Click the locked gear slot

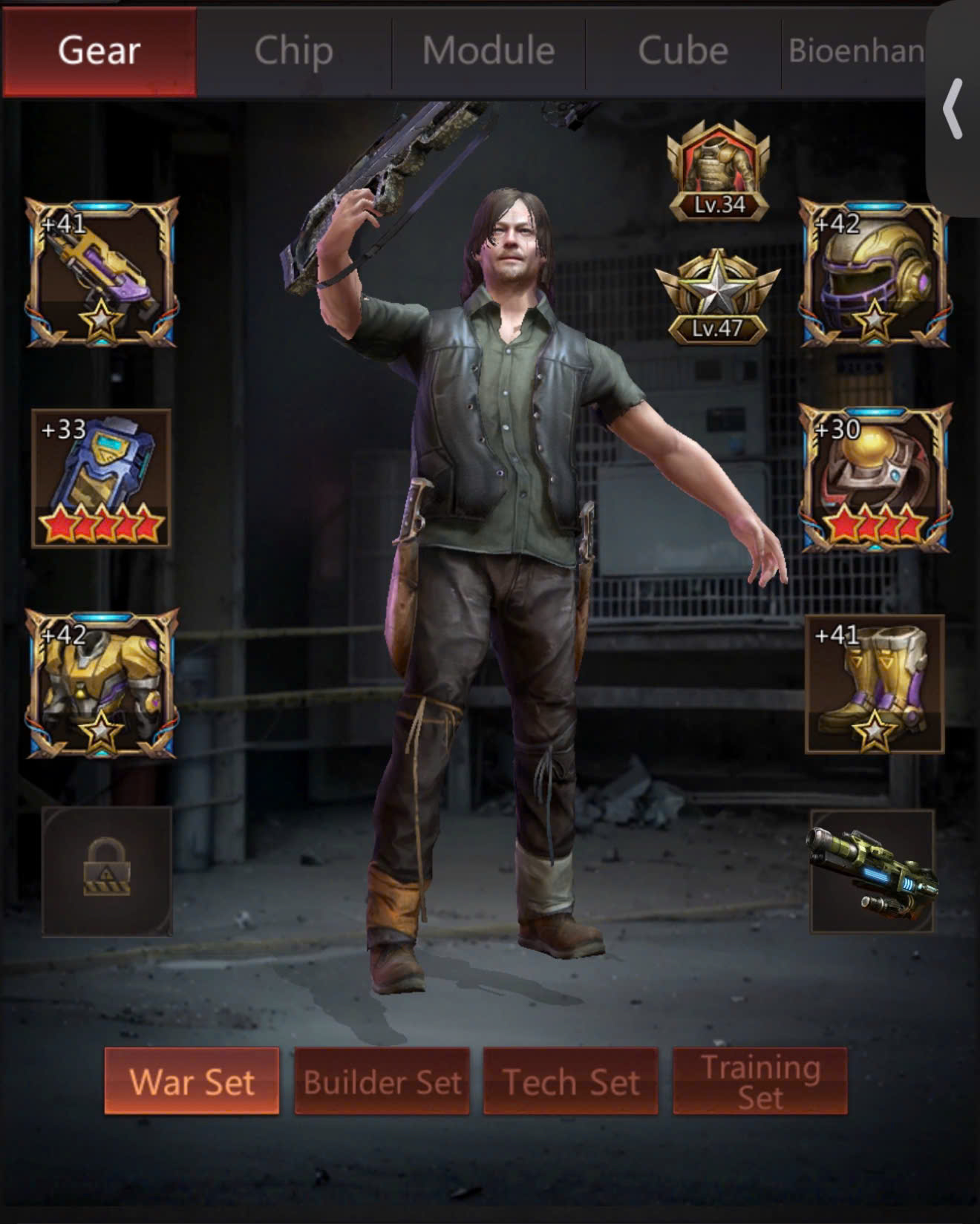click(x=107, y=870)
